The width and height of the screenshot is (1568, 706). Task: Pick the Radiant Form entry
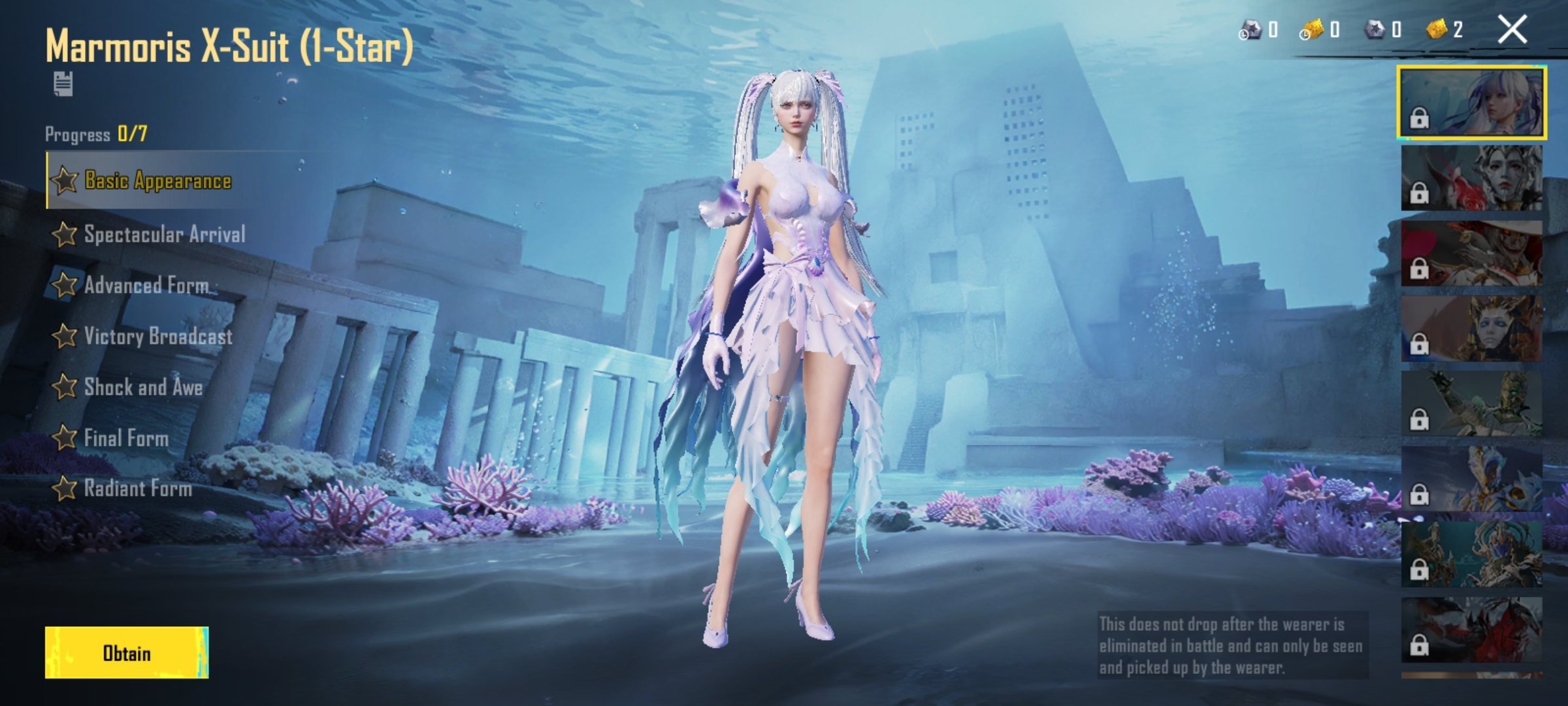pyautogui.click(x=137, y=488)
